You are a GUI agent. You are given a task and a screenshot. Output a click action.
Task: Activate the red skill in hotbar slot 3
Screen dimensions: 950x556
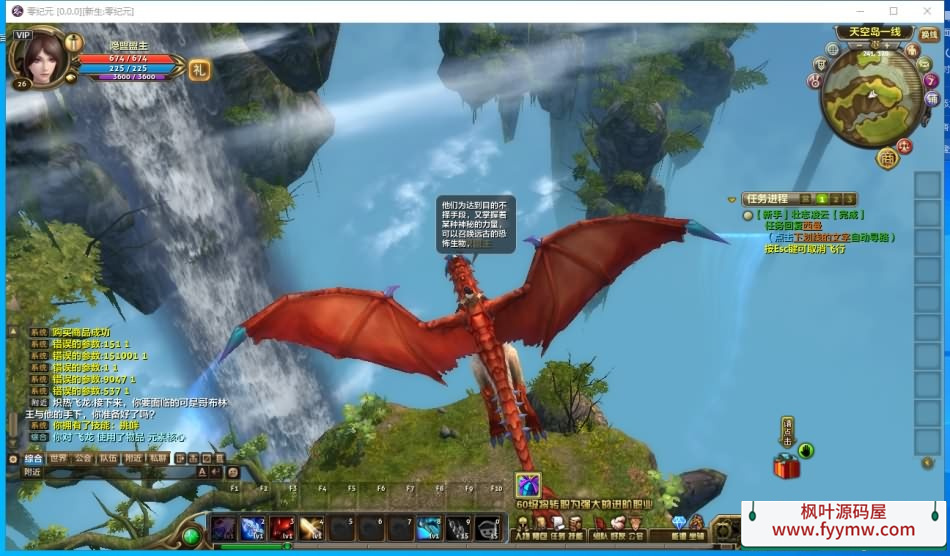pos(283,528)
